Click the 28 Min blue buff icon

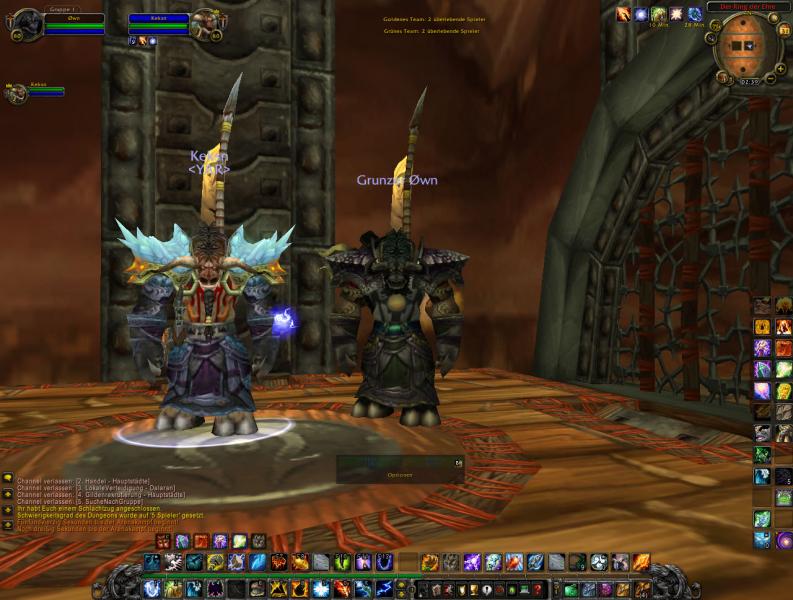click(694, 14)
